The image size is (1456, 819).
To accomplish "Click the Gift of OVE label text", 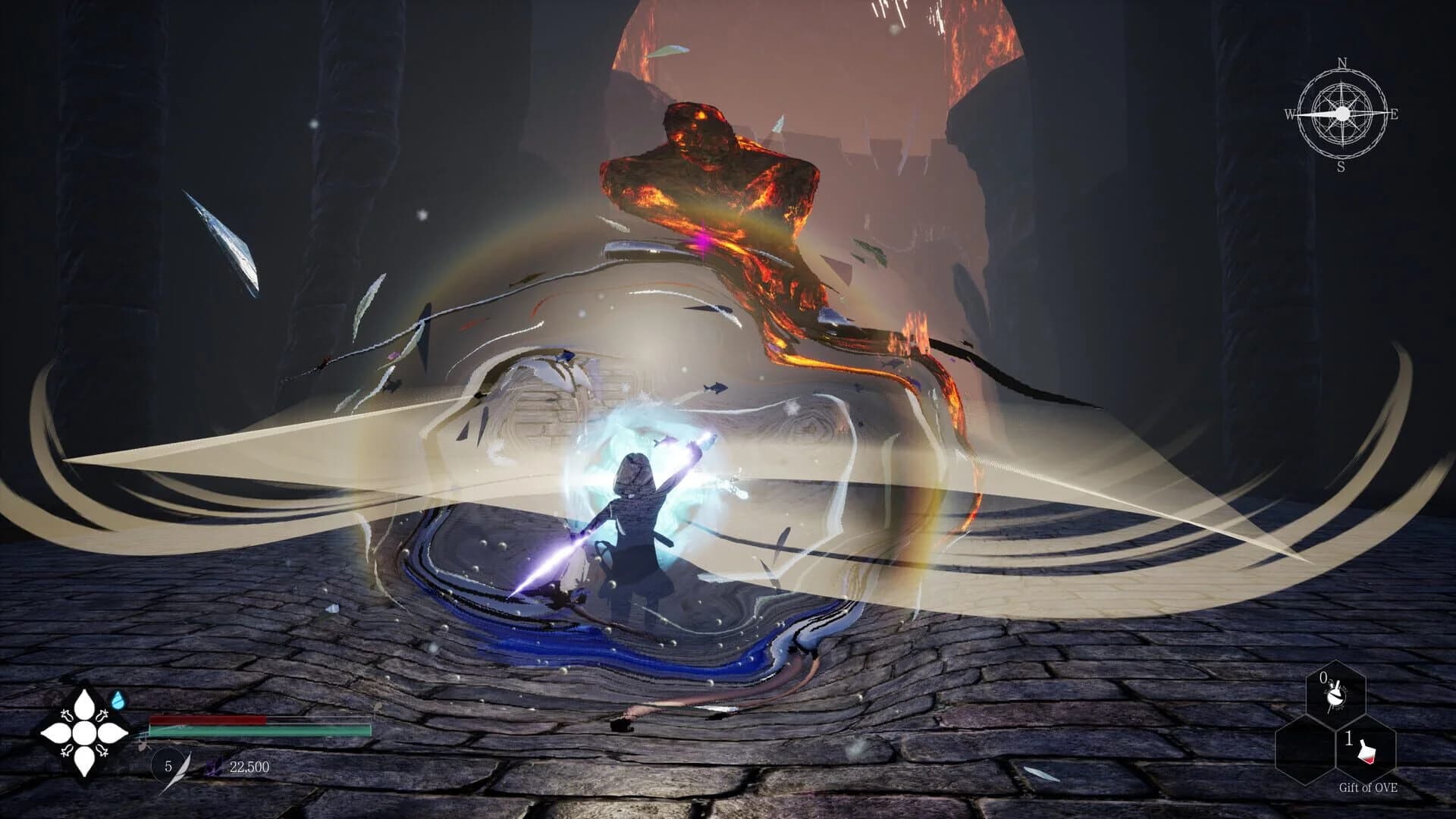I will point(1368,787).
